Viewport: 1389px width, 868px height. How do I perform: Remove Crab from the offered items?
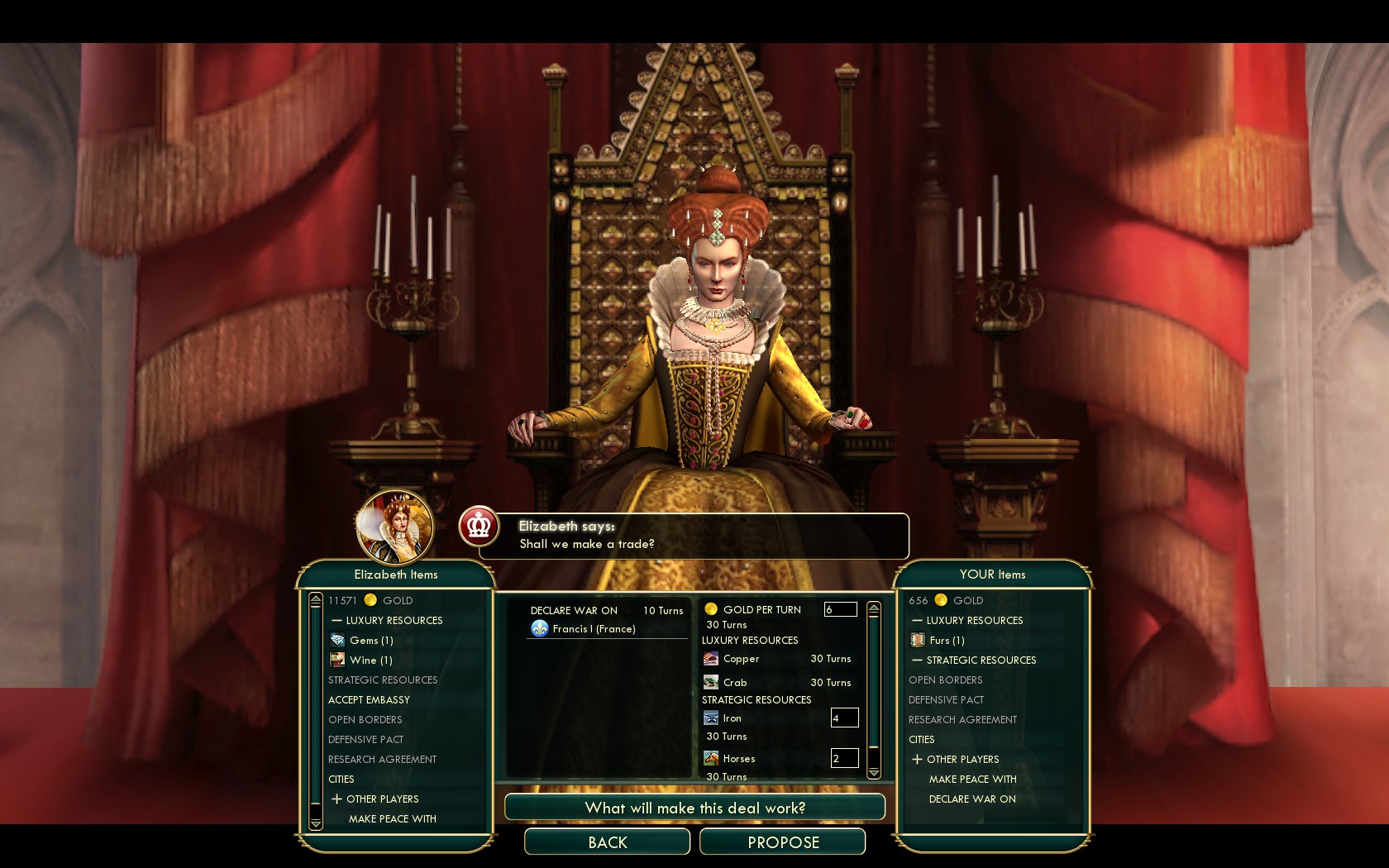[734, 683]
